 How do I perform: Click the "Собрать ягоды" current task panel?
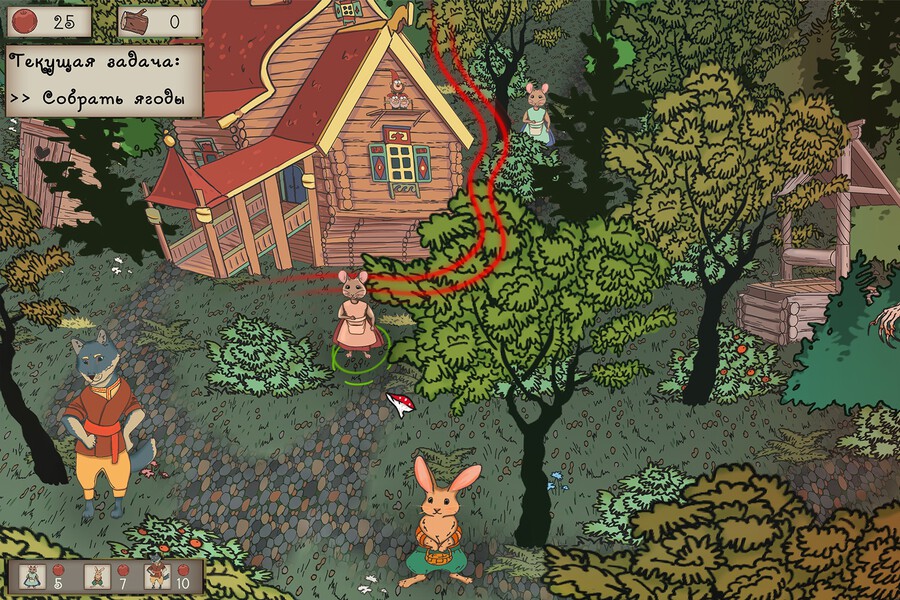[x=105, y=80]
